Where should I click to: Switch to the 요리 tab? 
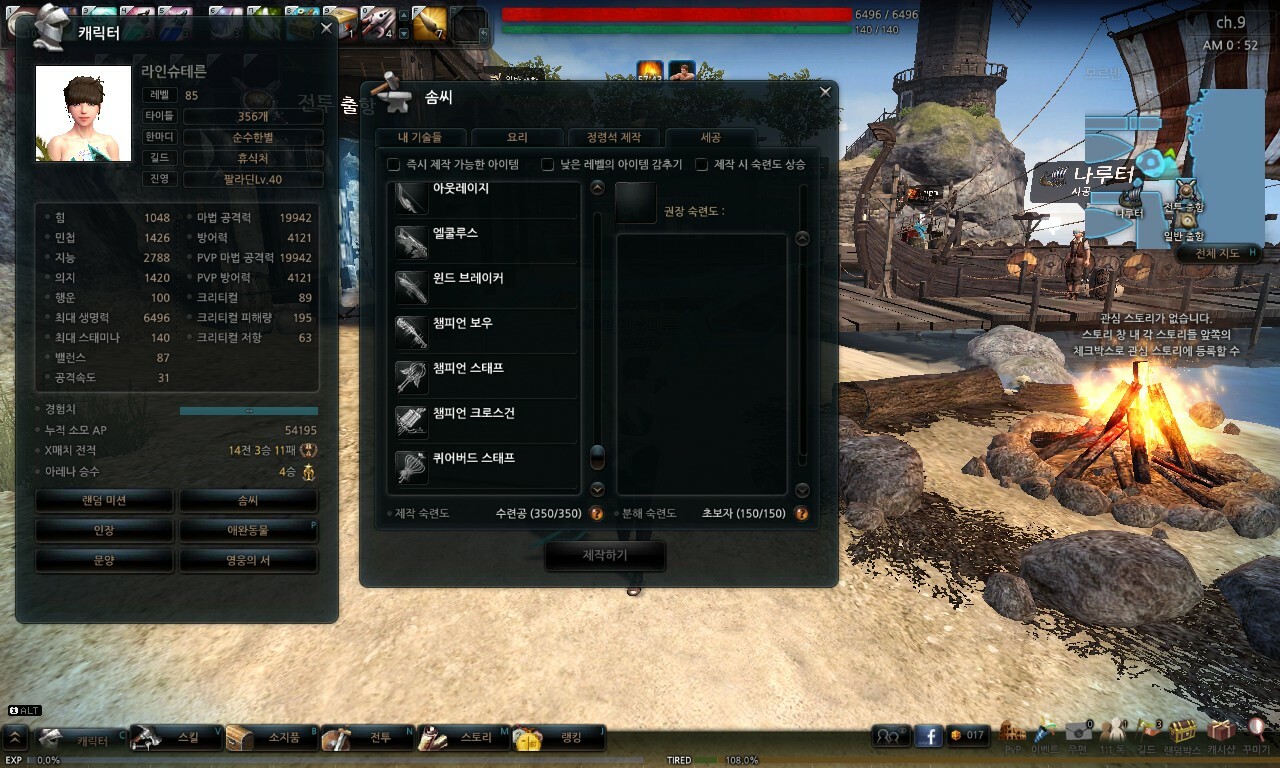click(517, 138)
